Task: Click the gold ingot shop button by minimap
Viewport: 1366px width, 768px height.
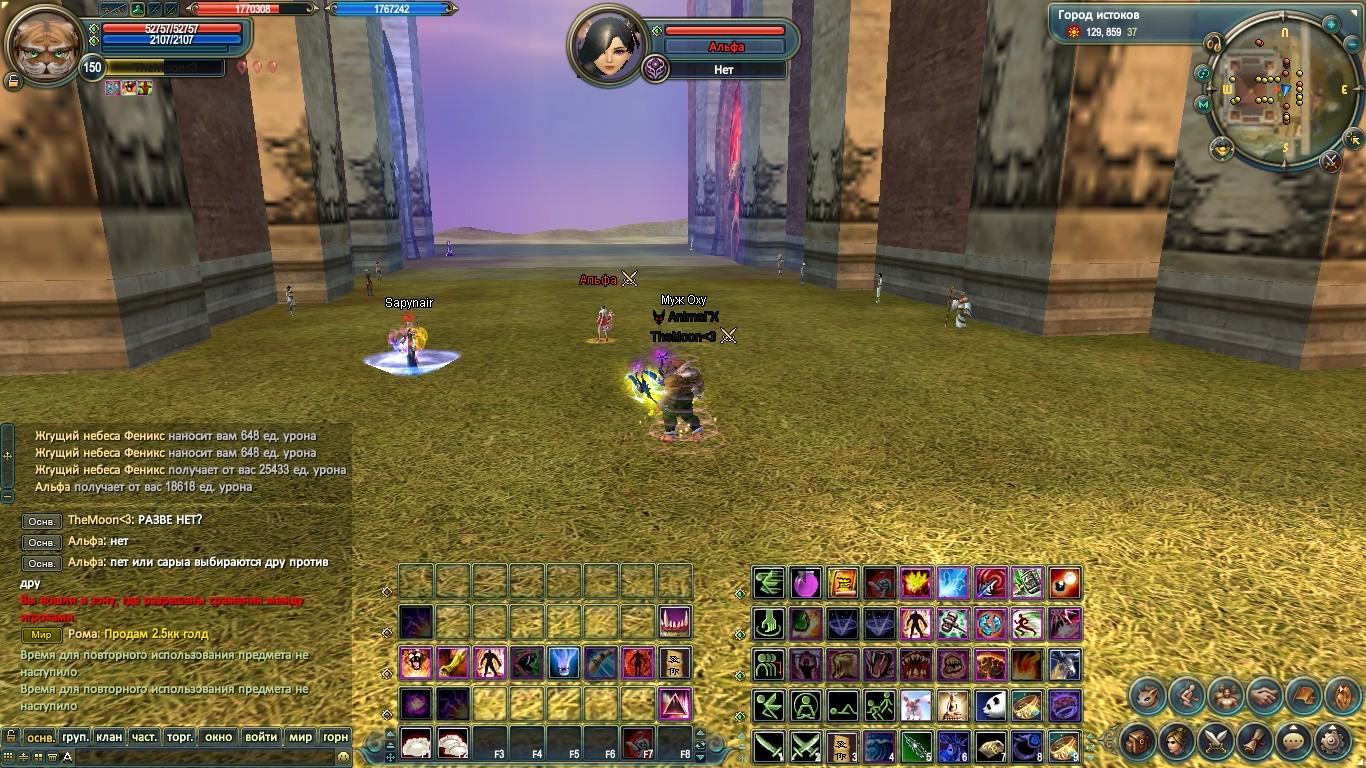Action: (x=1221, y=149)
